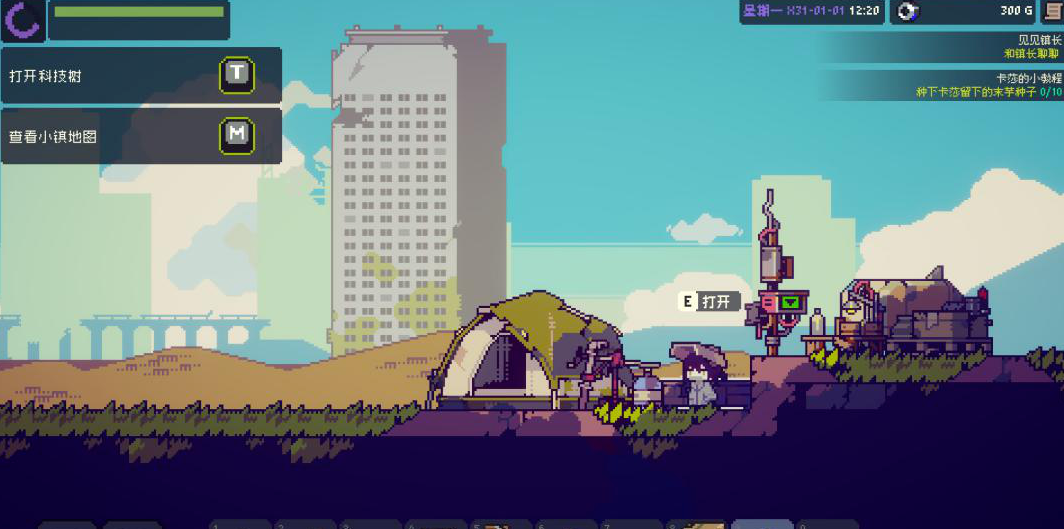1064x529 pixels.
Task: Open the scroll journal icon beside the gold
Action: (x=1052, y=11)
